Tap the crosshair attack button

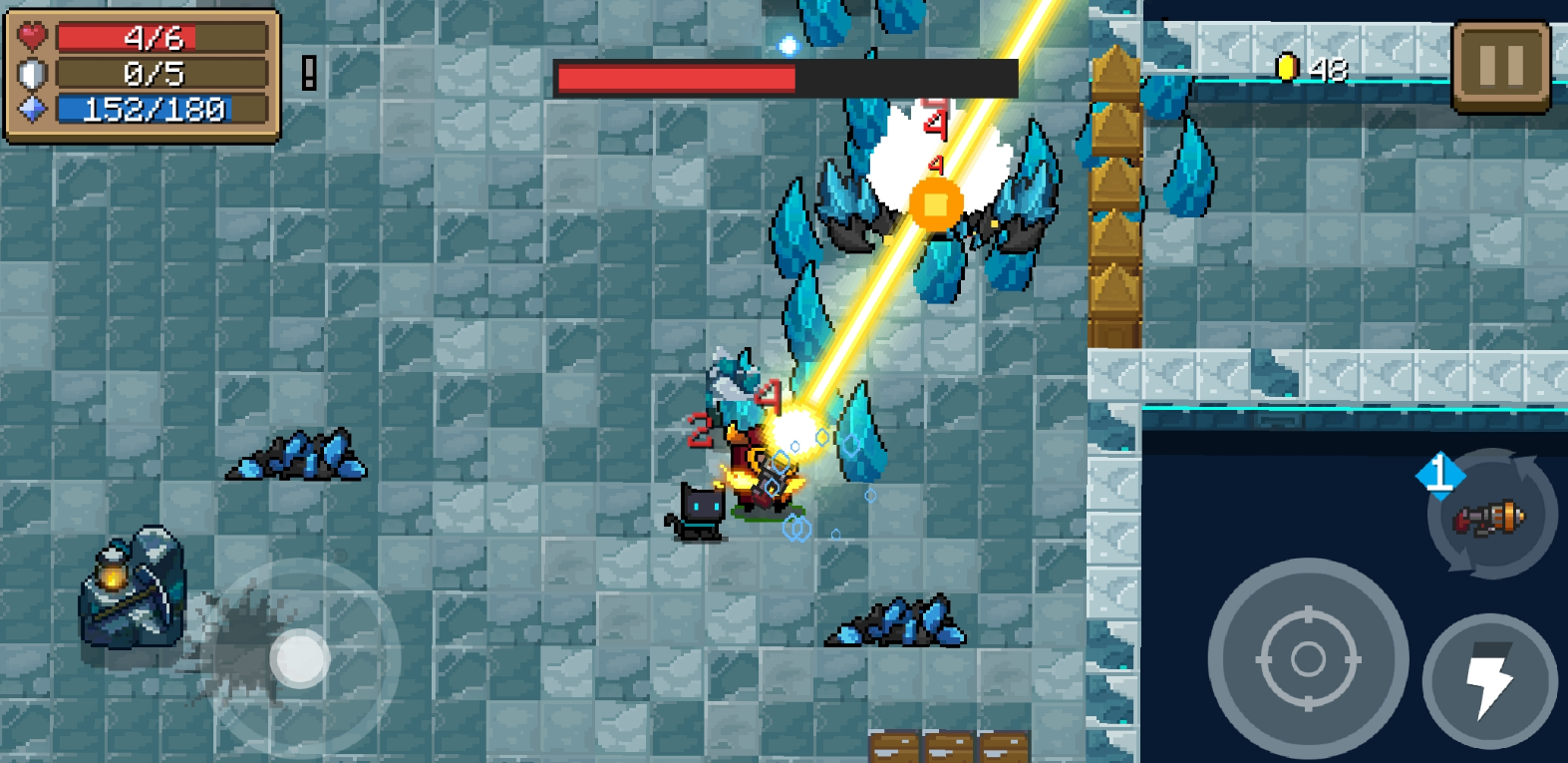[x=1308, y=658]
